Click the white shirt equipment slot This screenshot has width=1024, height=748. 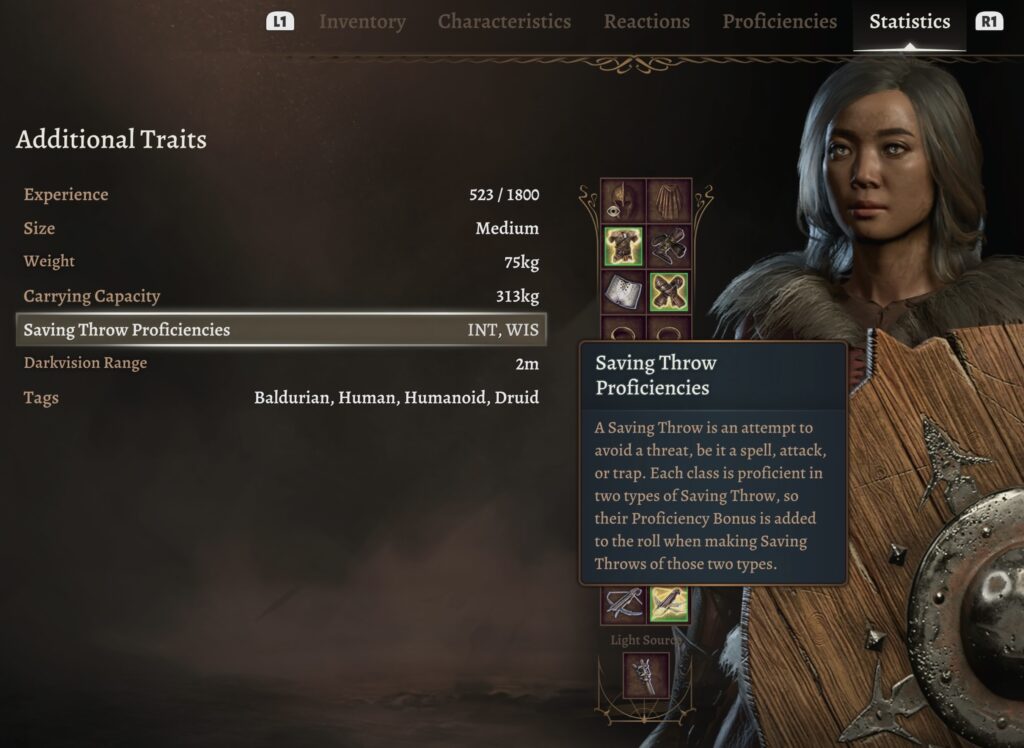[622, 292]
